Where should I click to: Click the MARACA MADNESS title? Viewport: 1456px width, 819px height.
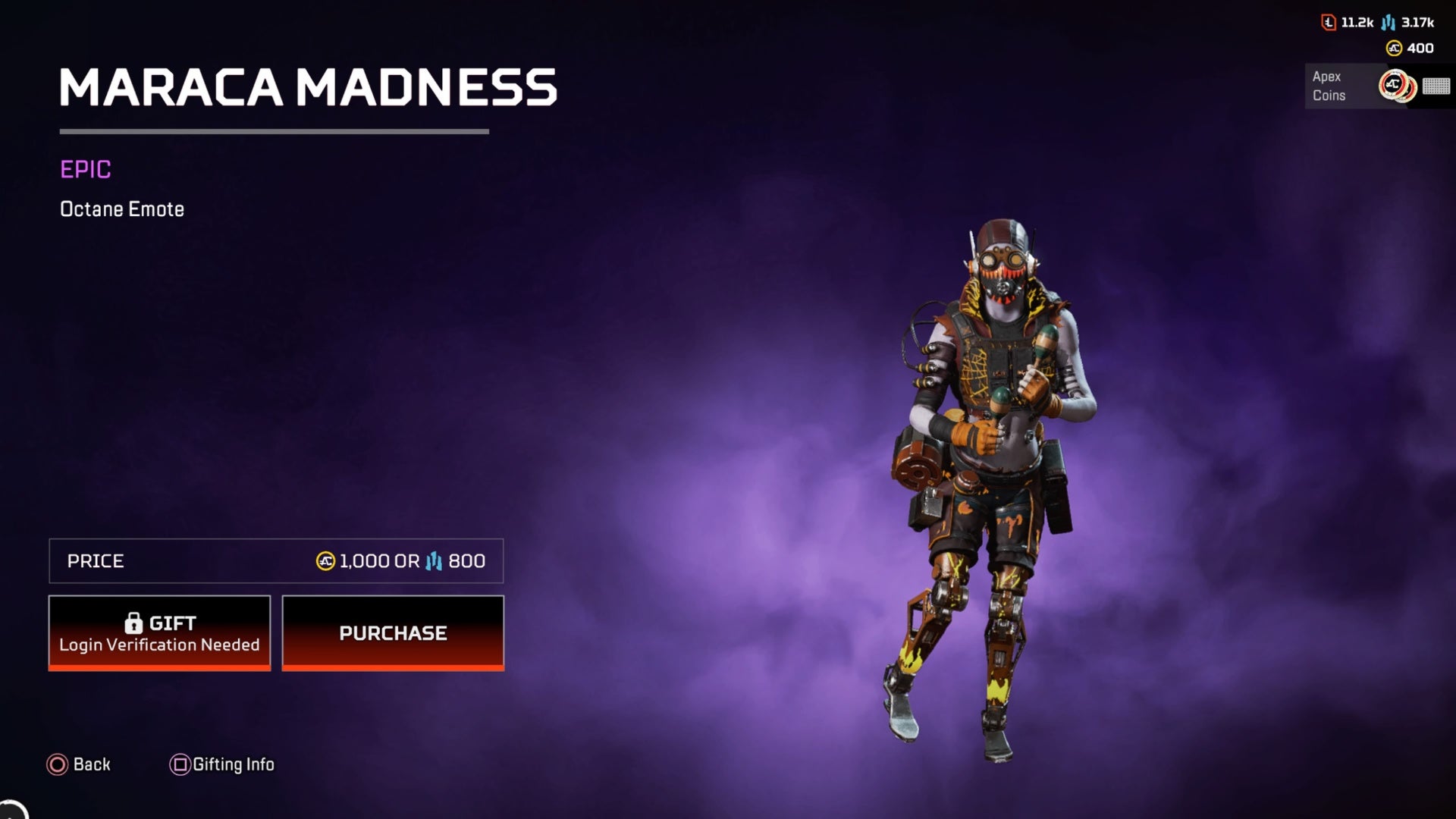pos(308,89)
